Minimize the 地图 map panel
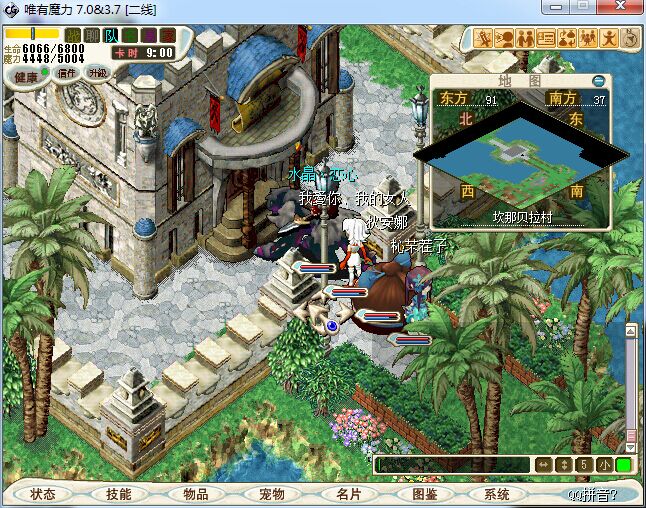Viewport: 646px width, 508px height. click(598, 81)
